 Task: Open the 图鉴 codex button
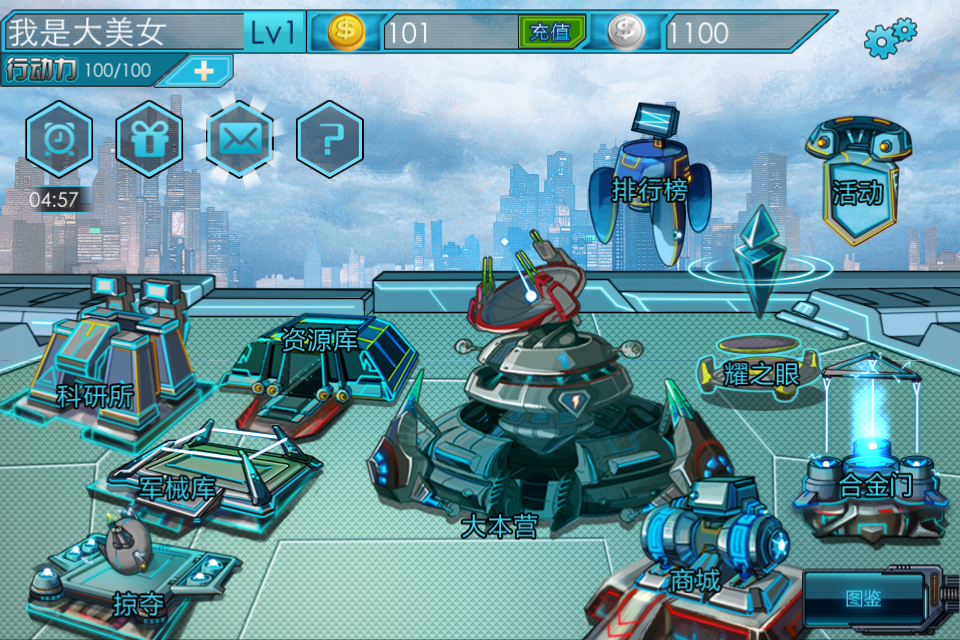(862, 598)
